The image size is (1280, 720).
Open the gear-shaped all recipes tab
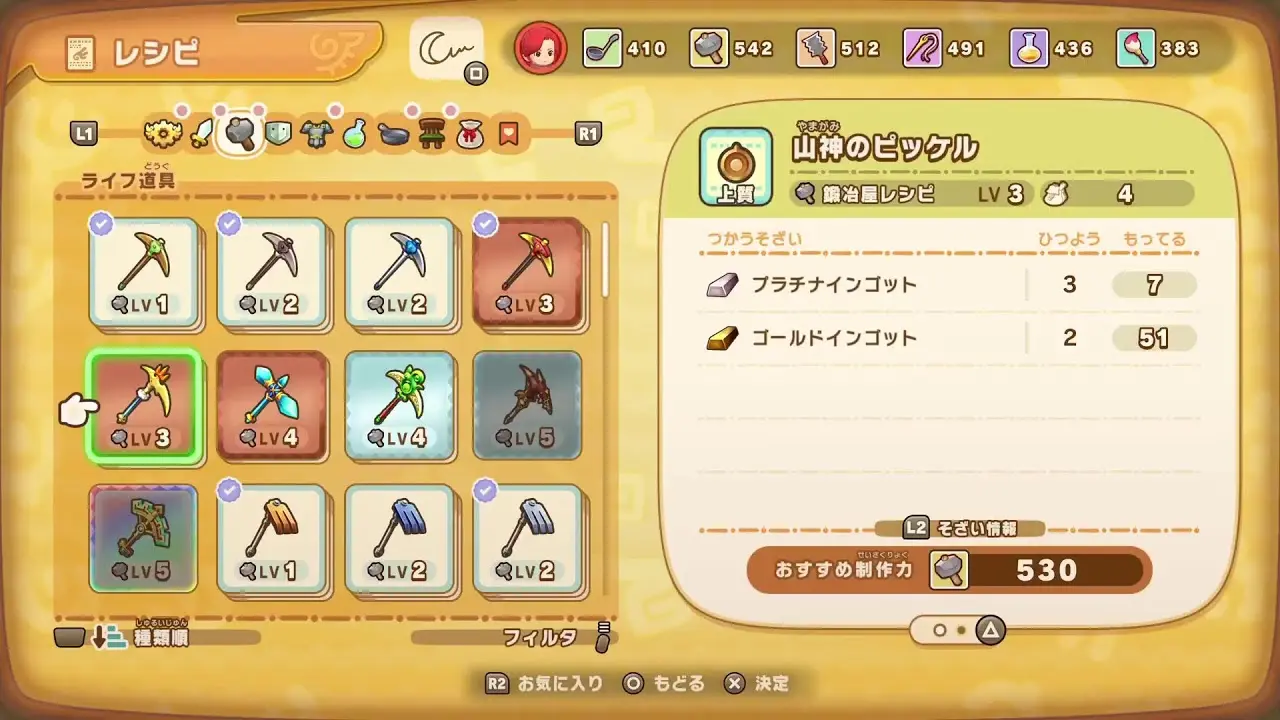pos(160,133)
